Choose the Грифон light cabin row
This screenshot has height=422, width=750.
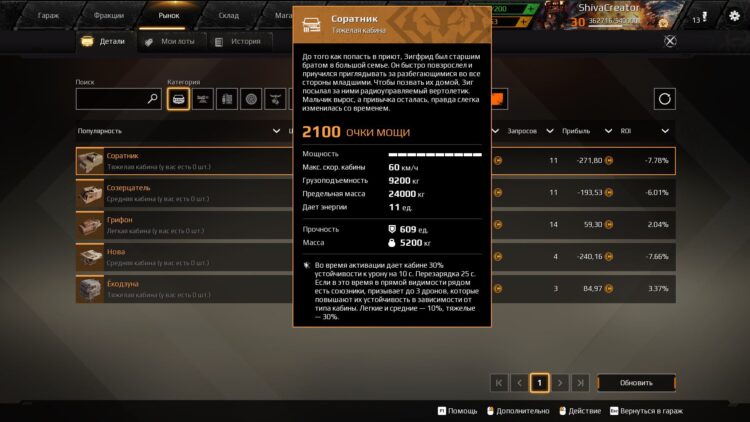click(x=180, y=225)
